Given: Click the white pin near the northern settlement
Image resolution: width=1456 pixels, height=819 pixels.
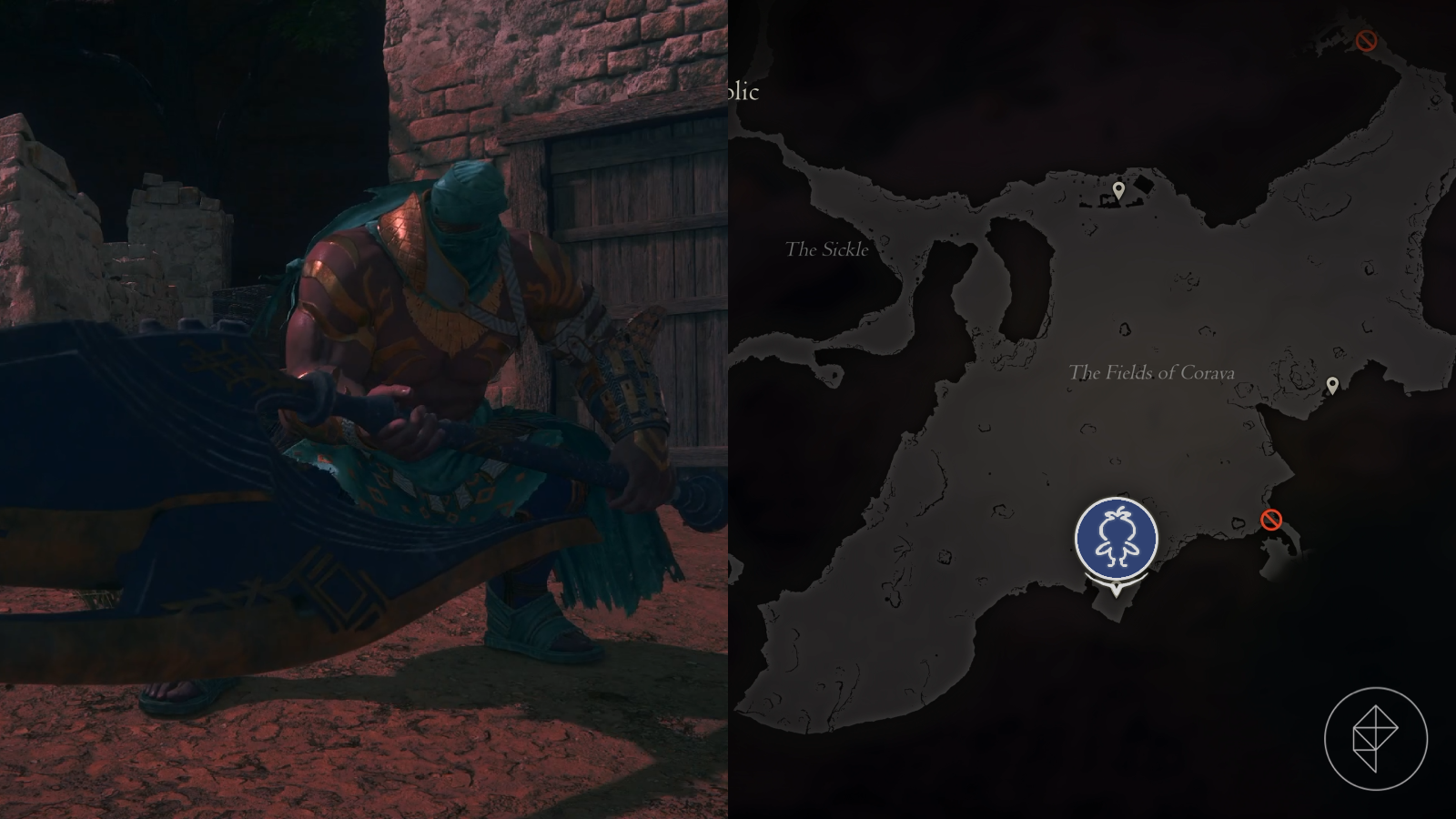Looking at the screenshot, I should pyautogui.click(x=1117, y=188).
